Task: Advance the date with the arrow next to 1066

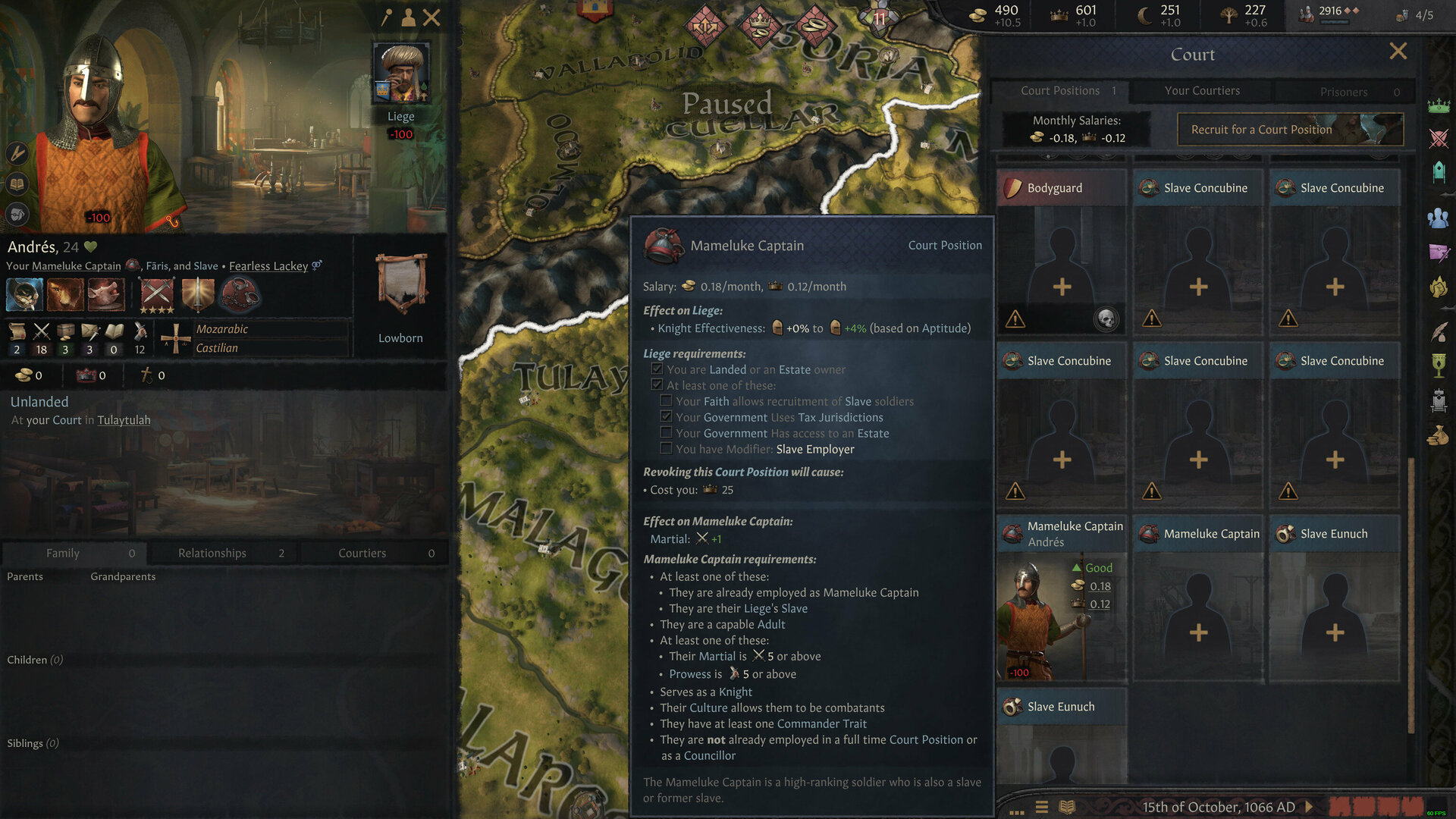Action: (1309, 806)
